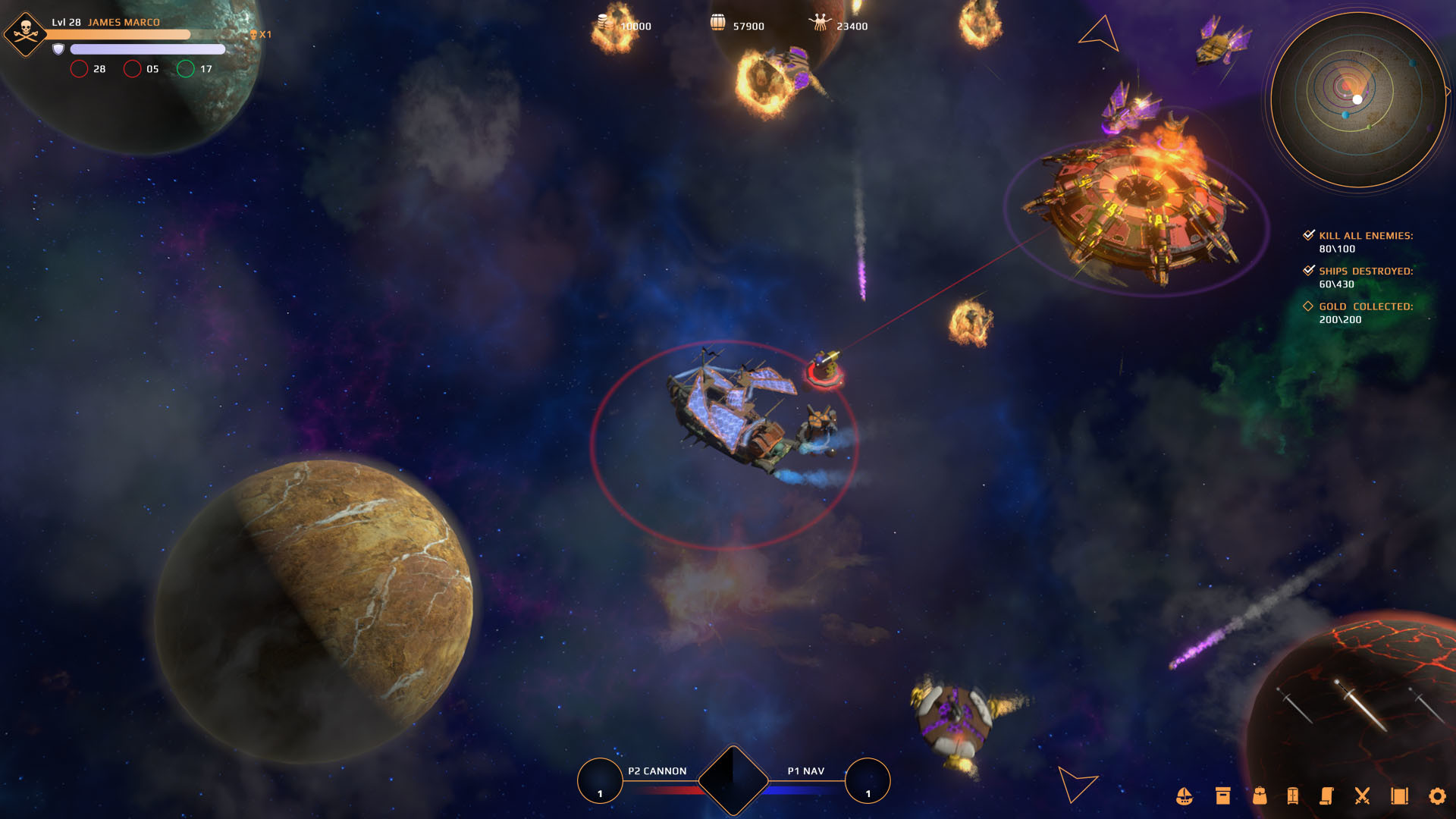The height and width of the screenshot is (819, 1456).
Task: Select the P2 CANNON station label
Action: 657,770
